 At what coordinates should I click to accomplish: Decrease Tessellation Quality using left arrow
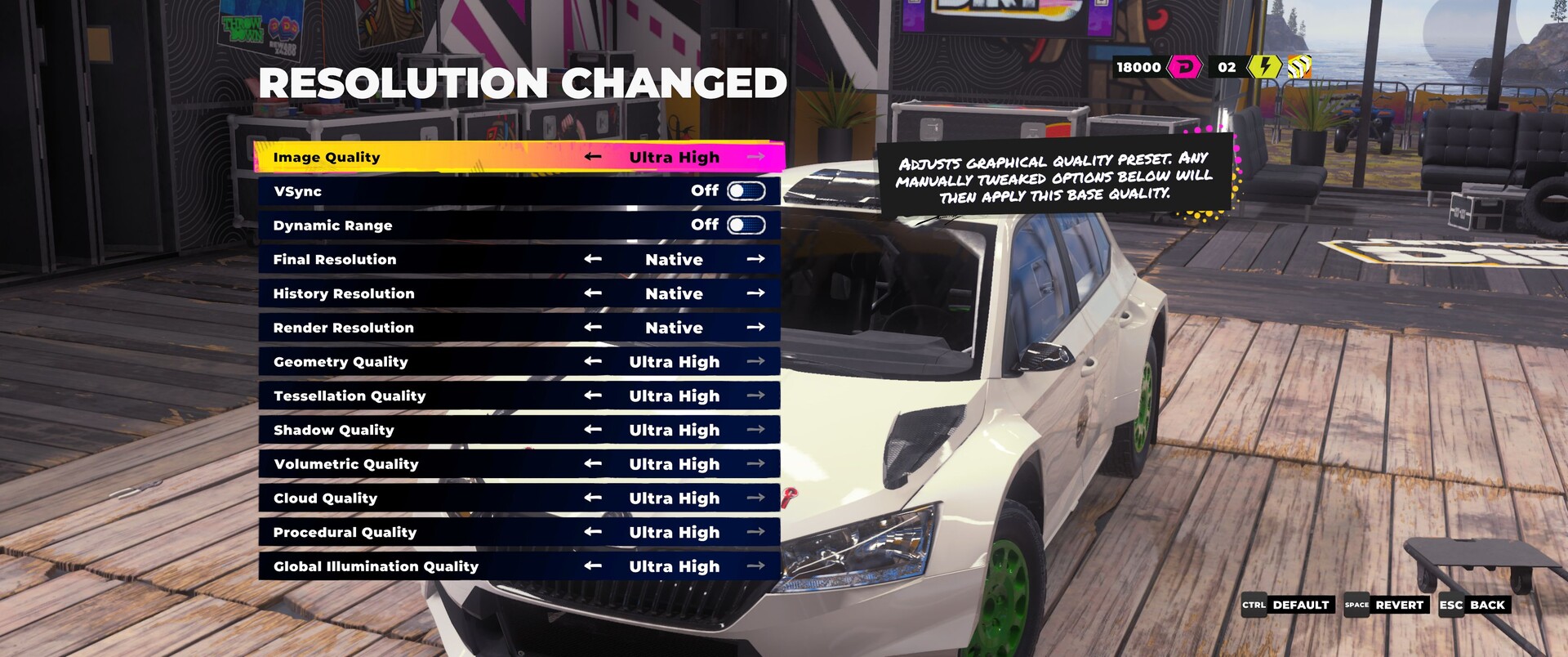click(x=593, y=396)
